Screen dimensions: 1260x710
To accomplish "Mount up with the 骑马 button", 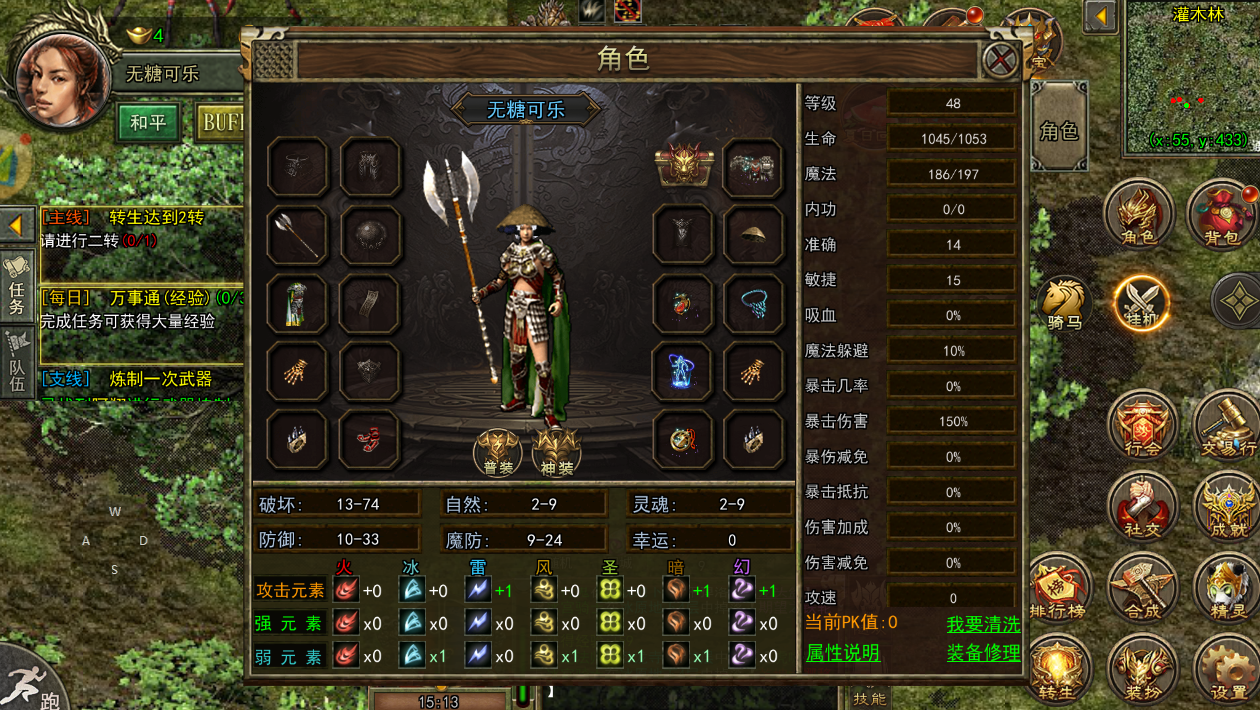I will 1063,304.
